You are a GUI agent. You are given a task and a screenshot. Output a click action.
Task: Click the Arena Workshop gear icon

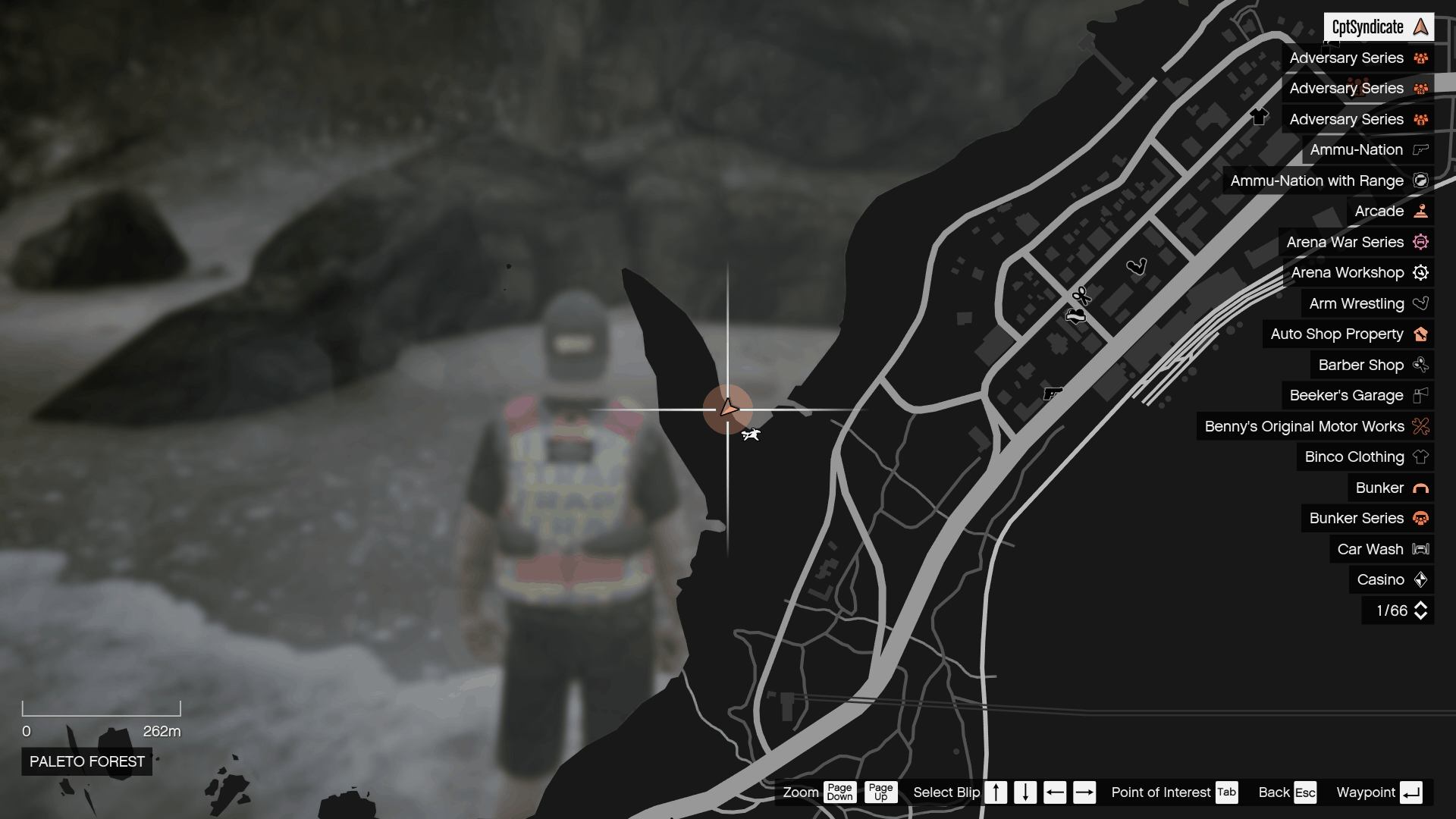click(x=1421, y=272)
